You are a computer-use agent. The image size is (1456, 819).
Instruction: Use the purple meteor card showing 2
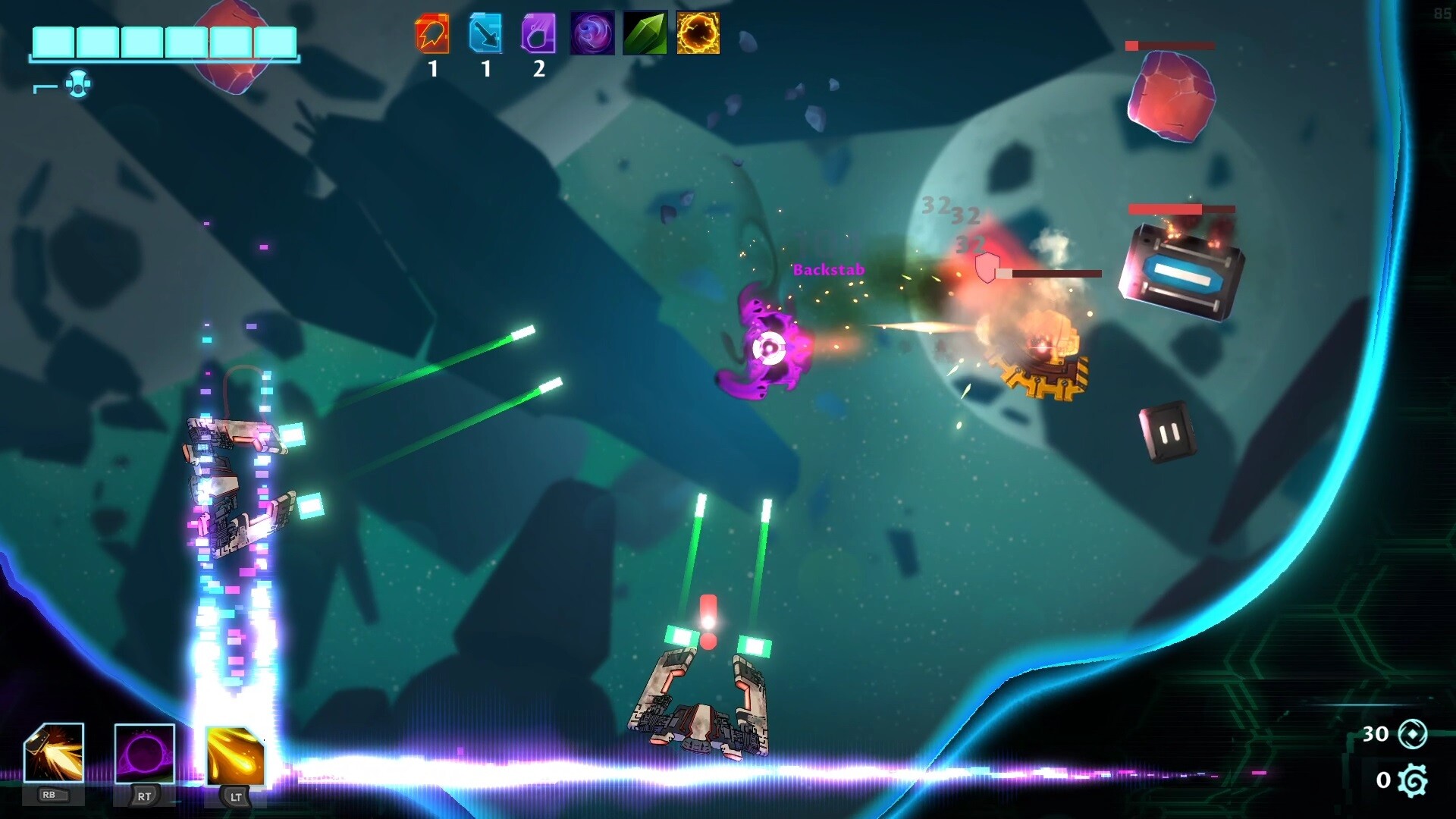click(538, 35)
